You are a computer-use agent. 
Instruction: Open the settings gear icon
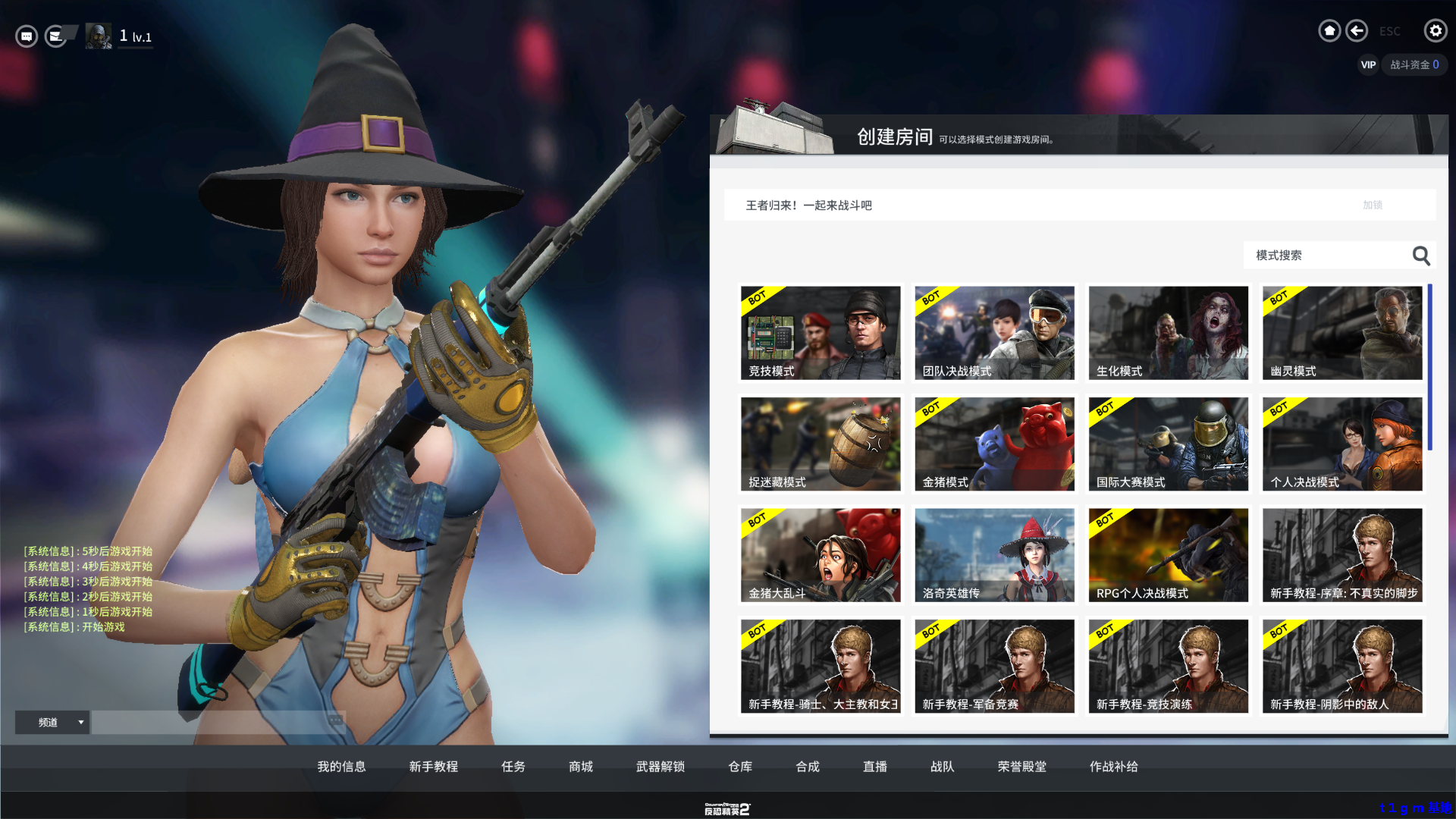[1435, 31]
